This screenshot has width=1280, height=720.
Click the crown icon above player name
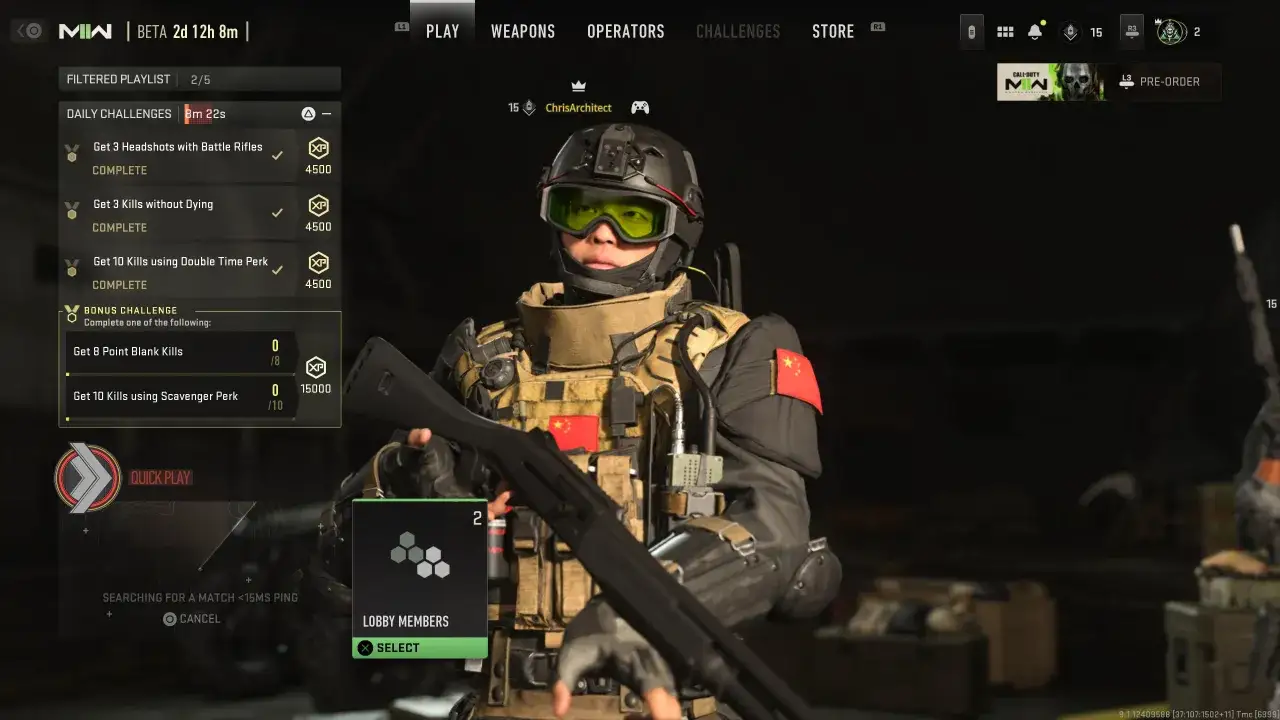[x=578, y=85]
